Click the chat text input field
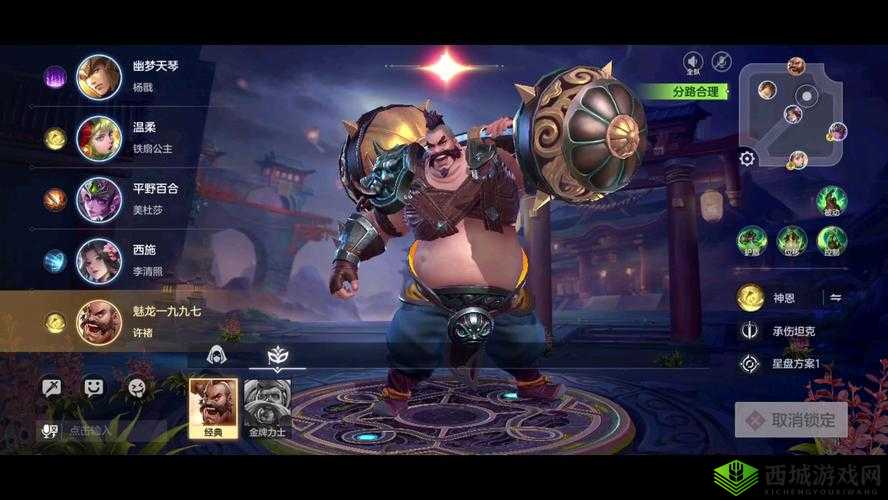888x500 pixels. coord(112,431)
